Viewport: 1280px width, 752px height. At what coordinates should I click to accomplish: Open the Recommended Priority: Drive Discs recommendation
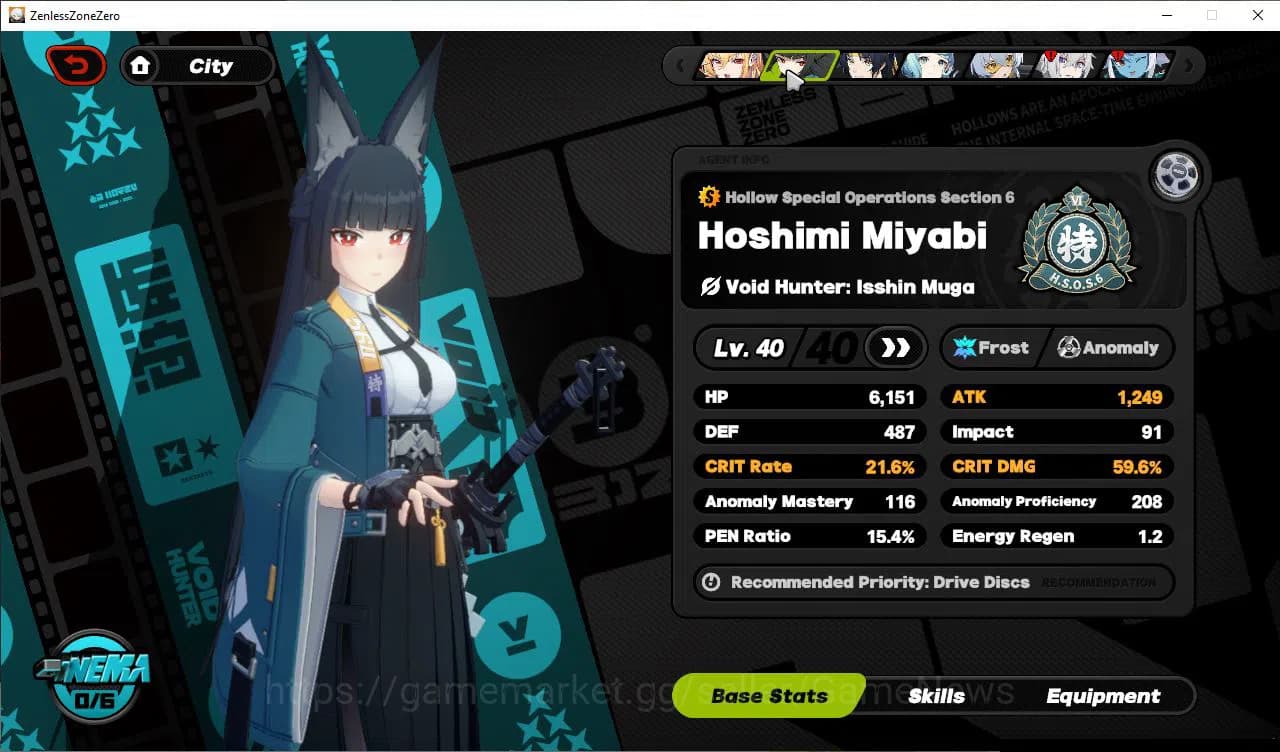pyautogui.click(x=932, y=583)
